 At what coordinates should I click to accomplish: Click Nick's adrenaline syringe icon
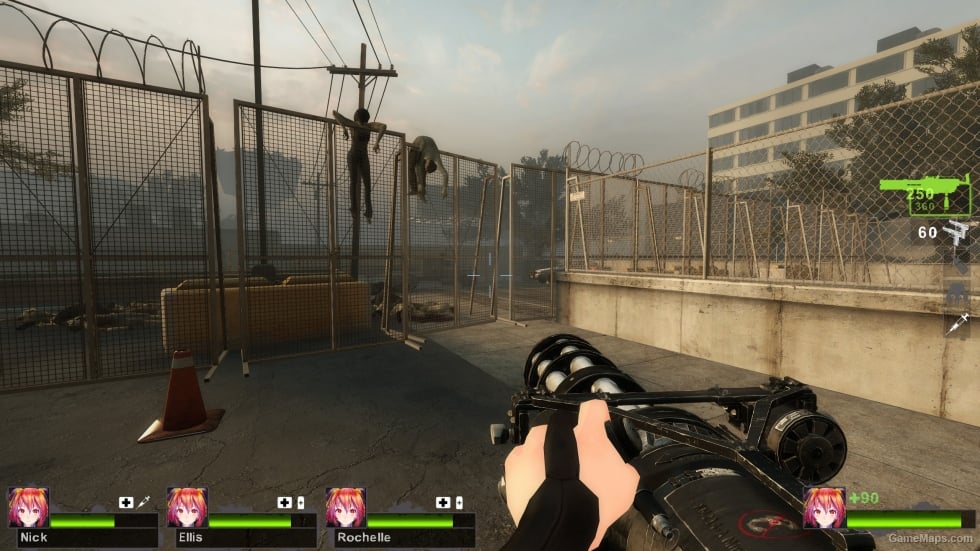[x=144, y=502]
